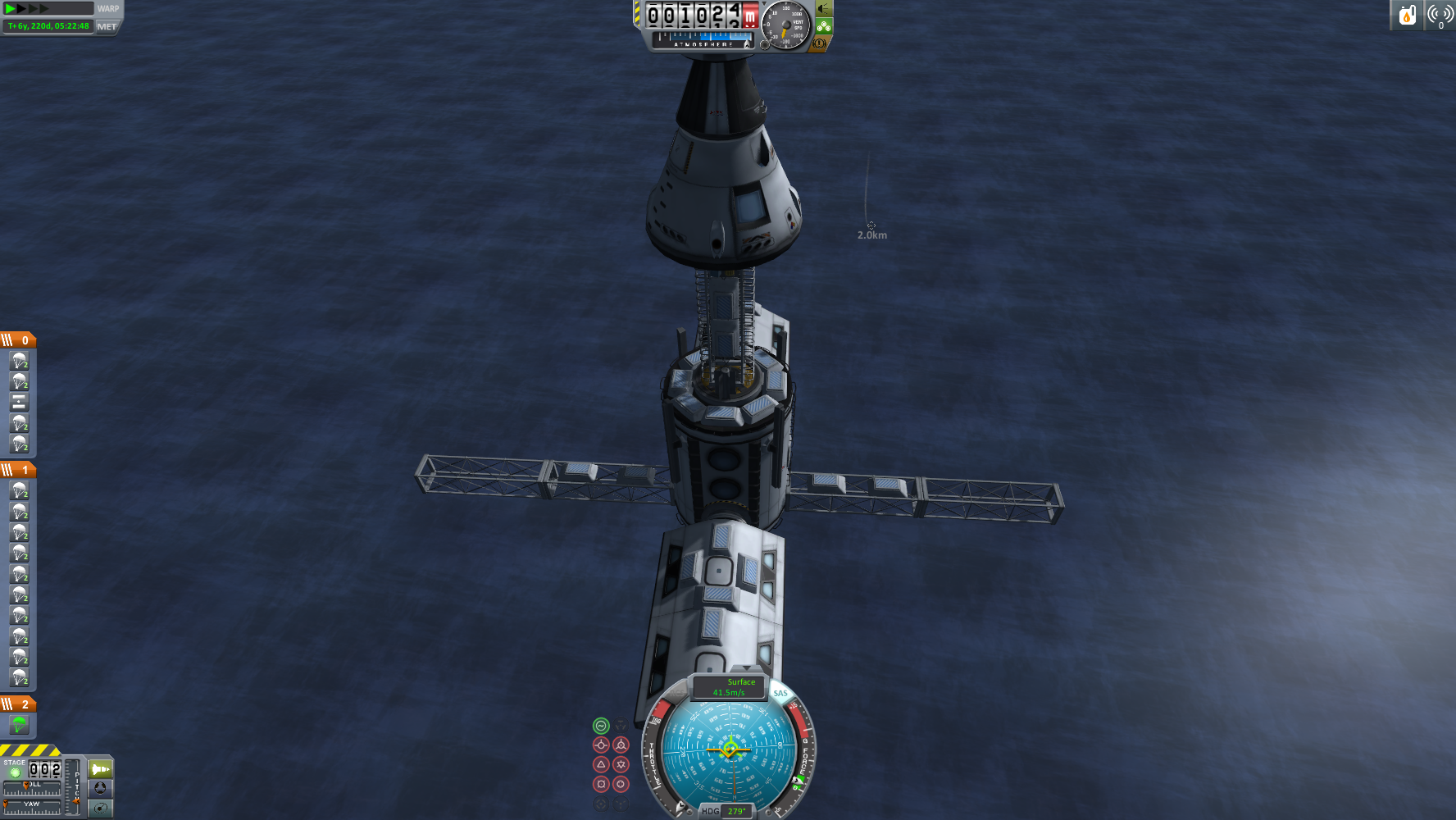
Task: Toggle the brakes action button
Action: point(818,43)
